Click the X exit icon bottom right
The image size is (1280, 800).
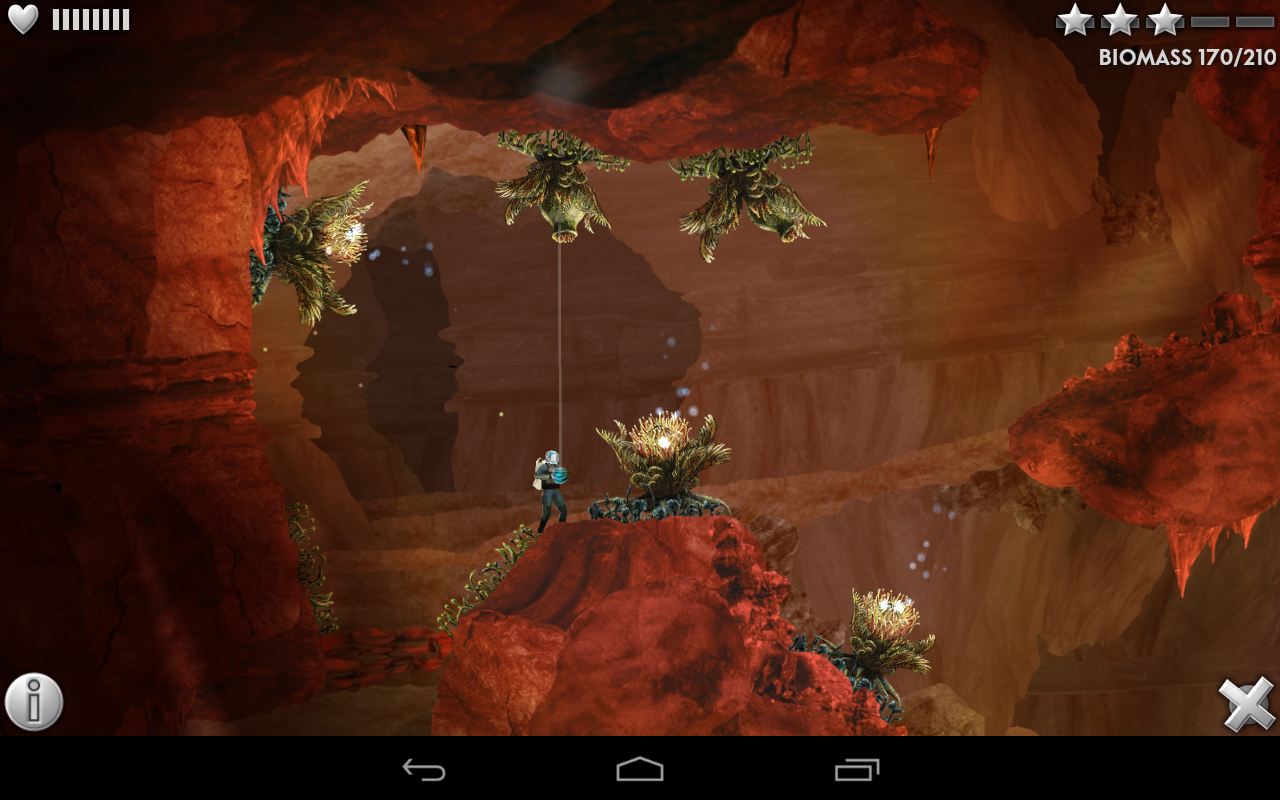point(1248,701)
